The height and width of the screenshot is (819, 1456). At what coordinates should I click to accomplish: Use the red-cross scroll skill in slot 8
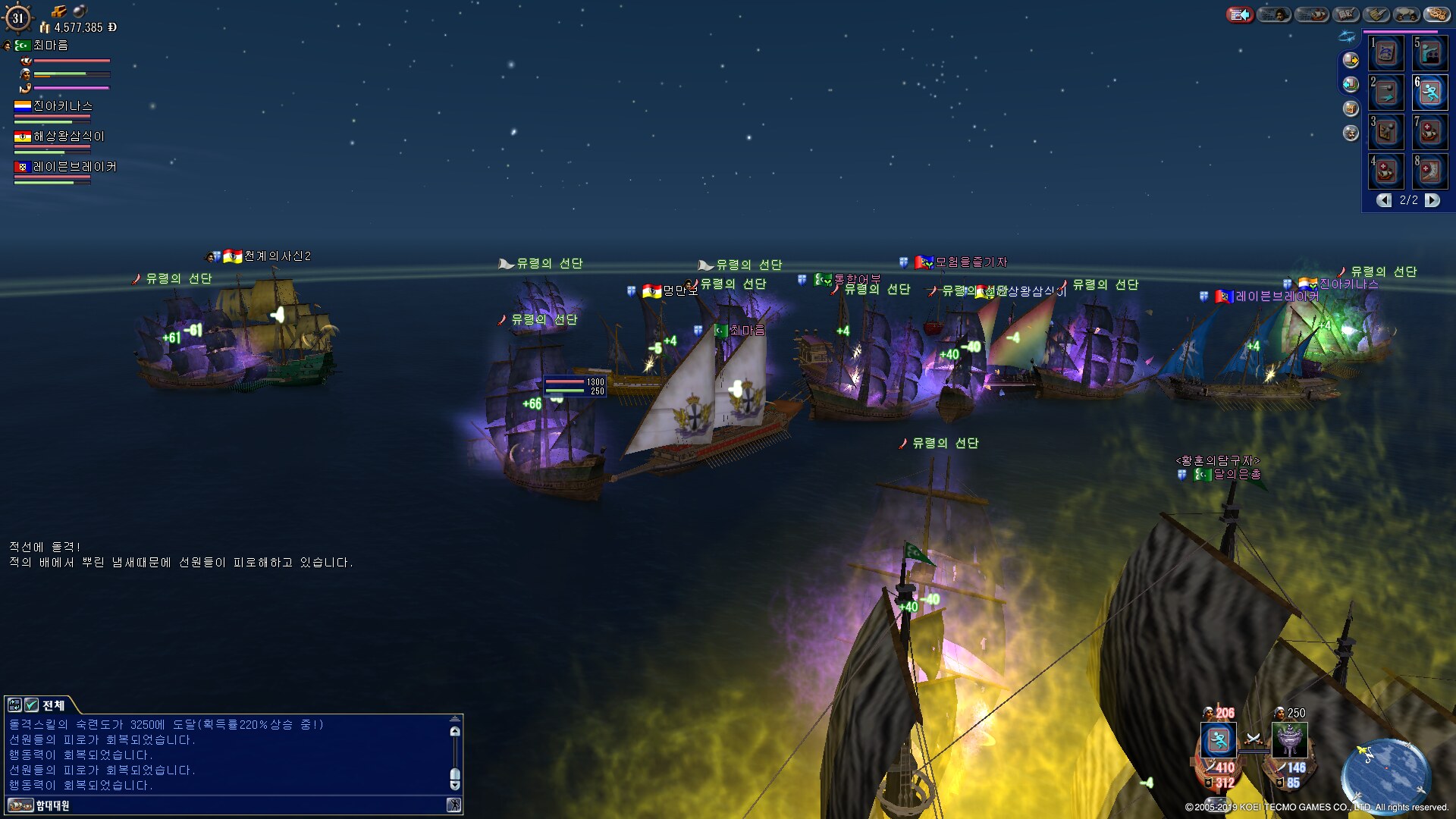[x=1430, y=171]
